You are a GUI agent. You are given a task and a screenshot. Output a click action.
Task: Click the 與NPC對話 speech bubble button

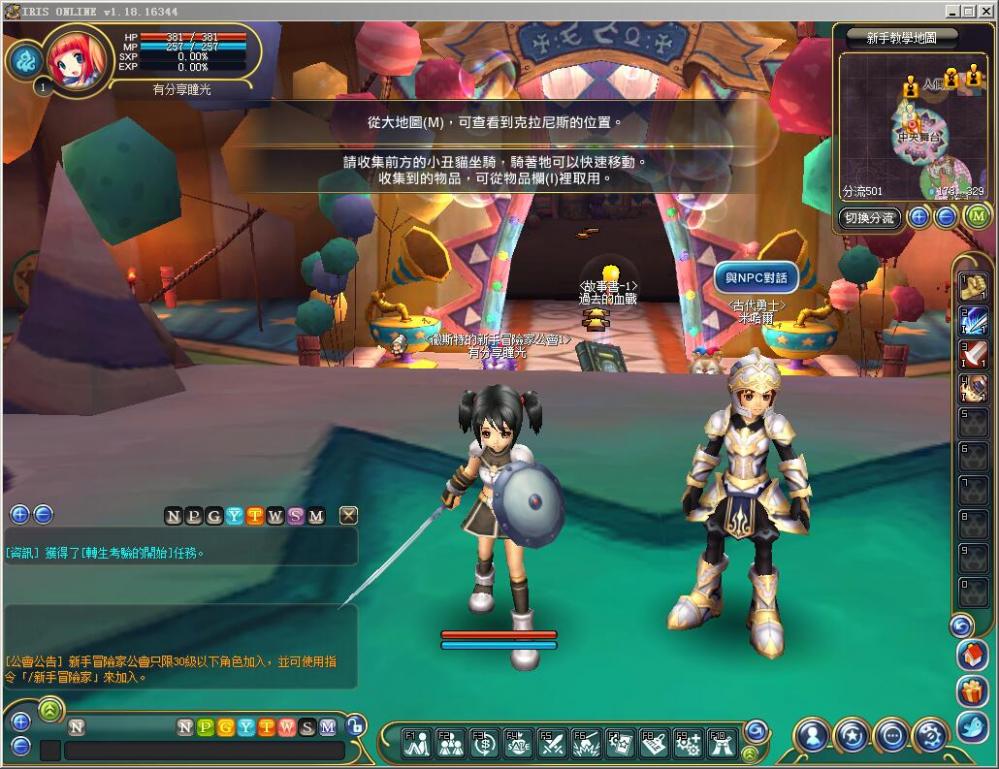[x=756, y=277]
